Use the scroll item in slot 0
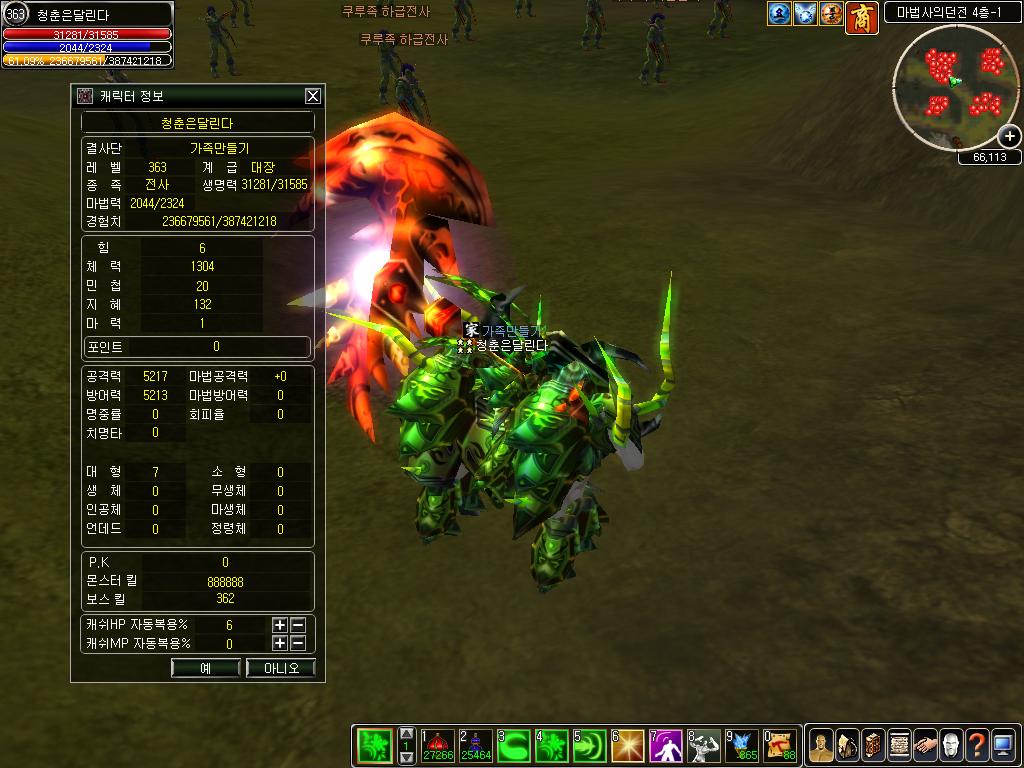Screen dimensions: 1024x768 coord(780,745)
